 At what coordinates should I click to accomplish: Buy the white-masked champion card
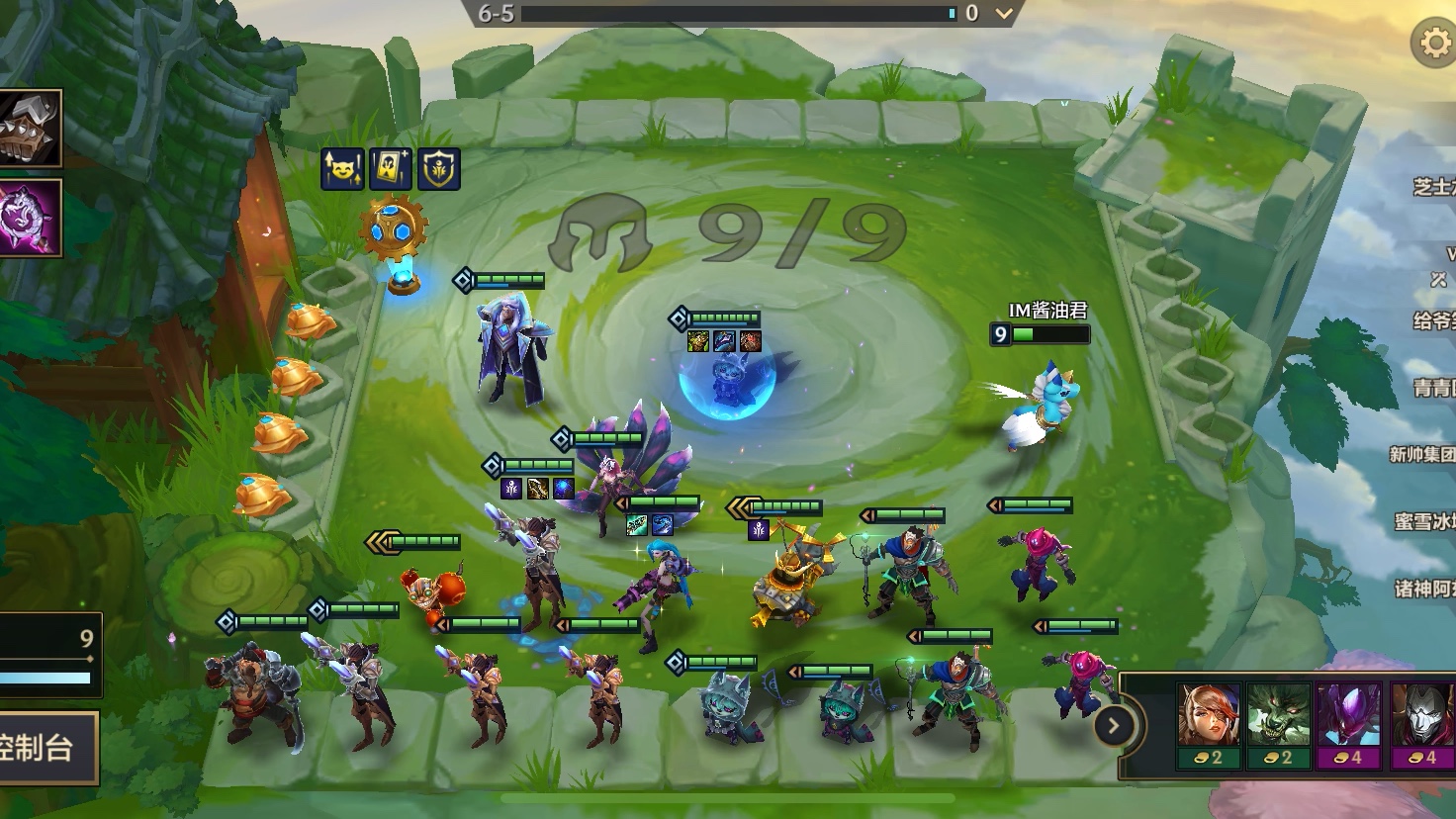[1420, 724]
